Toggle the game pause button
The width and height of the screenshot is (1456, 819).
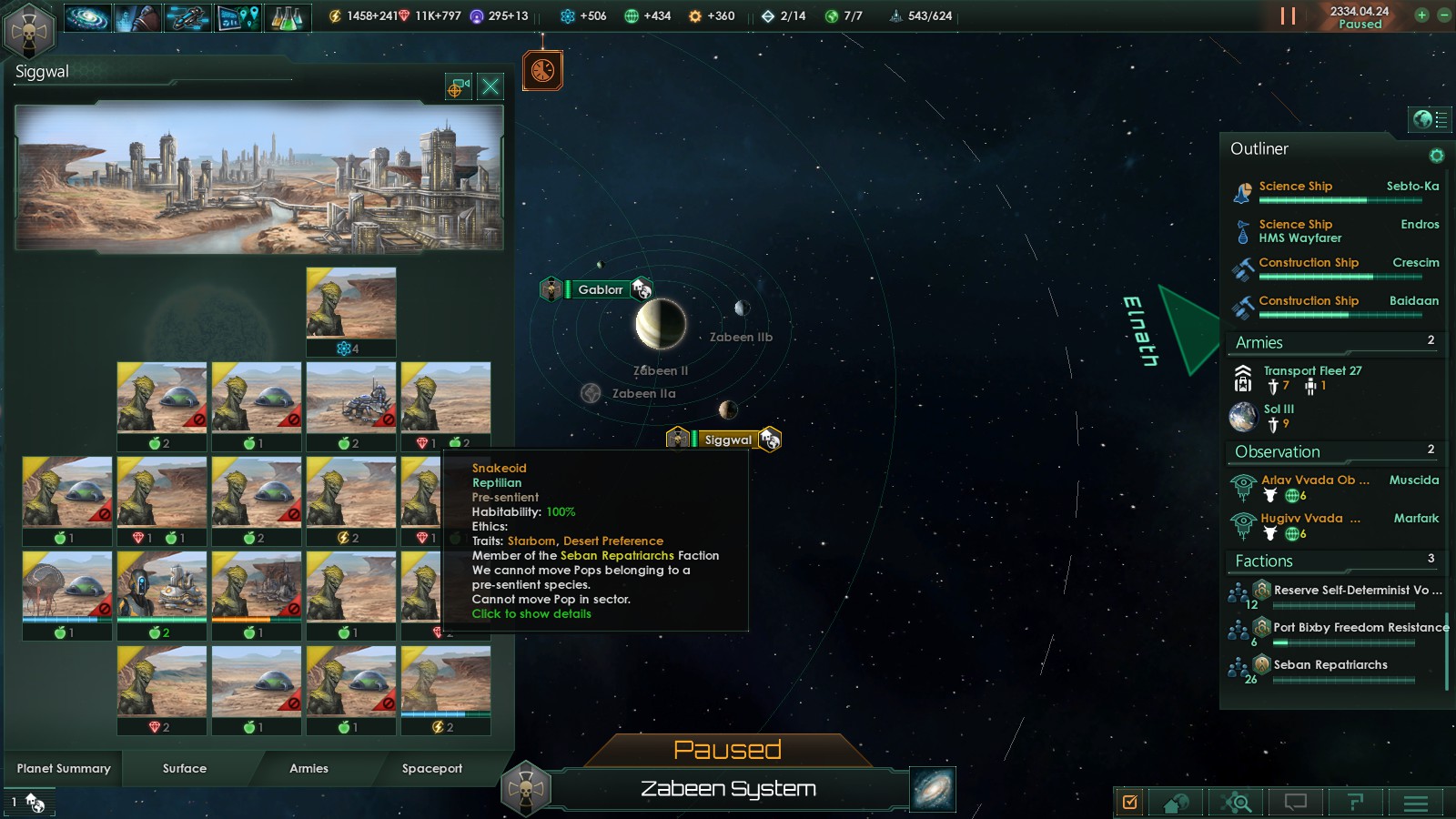pyautogui.click(x=1288, y=16)
